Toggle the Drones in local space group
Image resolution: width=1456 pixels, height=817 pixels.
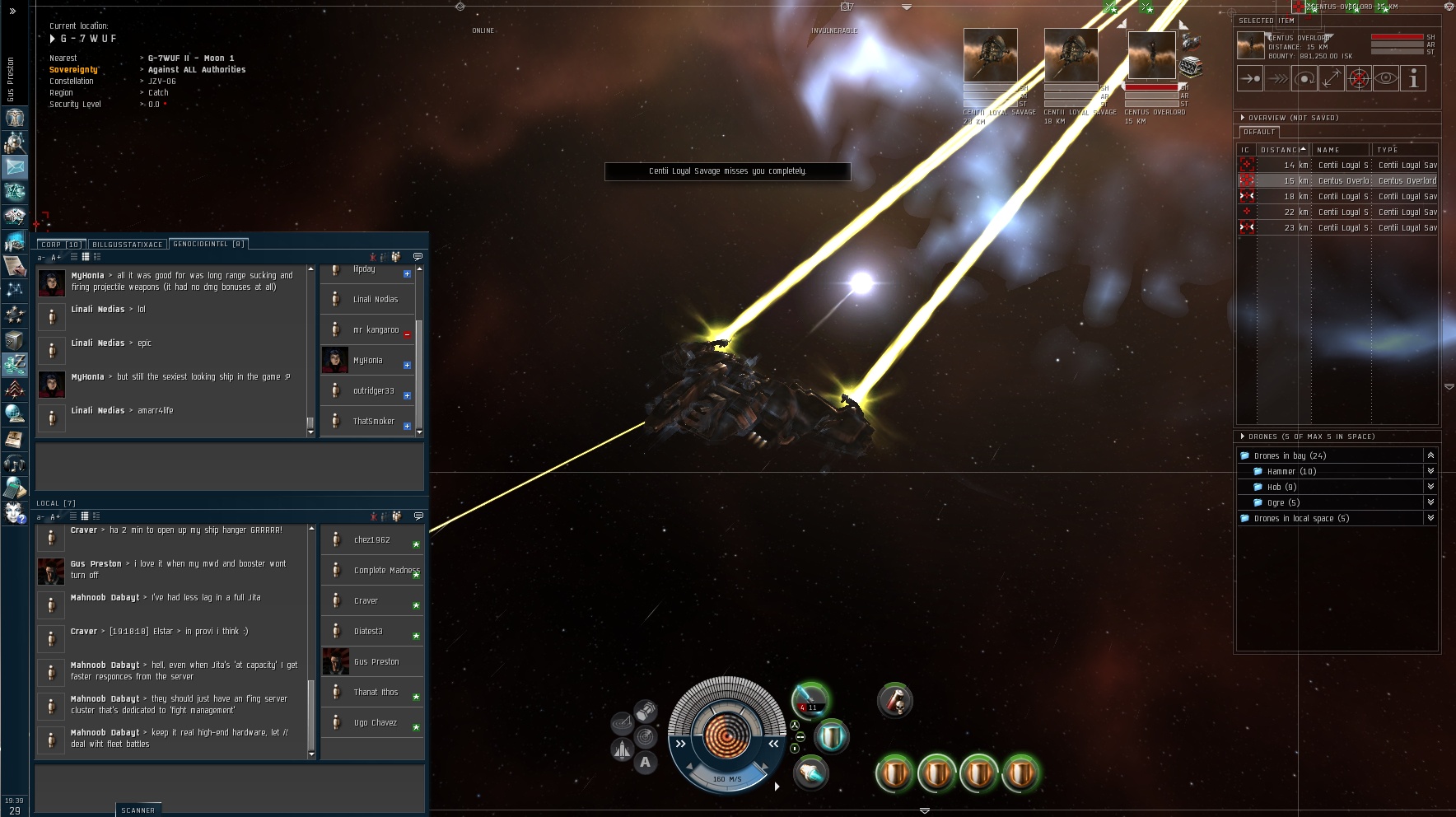click(1430, 518)
